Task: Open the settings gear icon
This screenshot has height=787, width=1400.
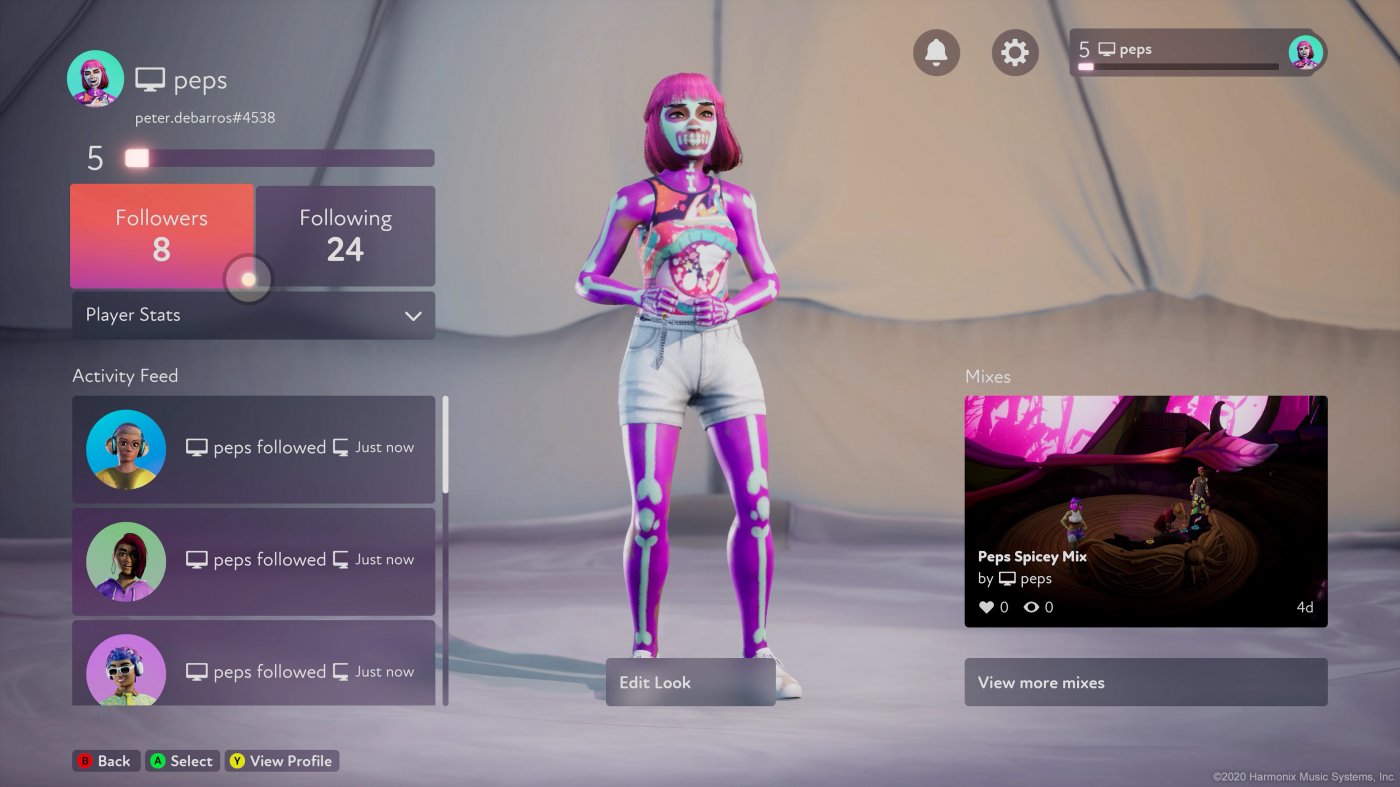Action: point(1015,52)
